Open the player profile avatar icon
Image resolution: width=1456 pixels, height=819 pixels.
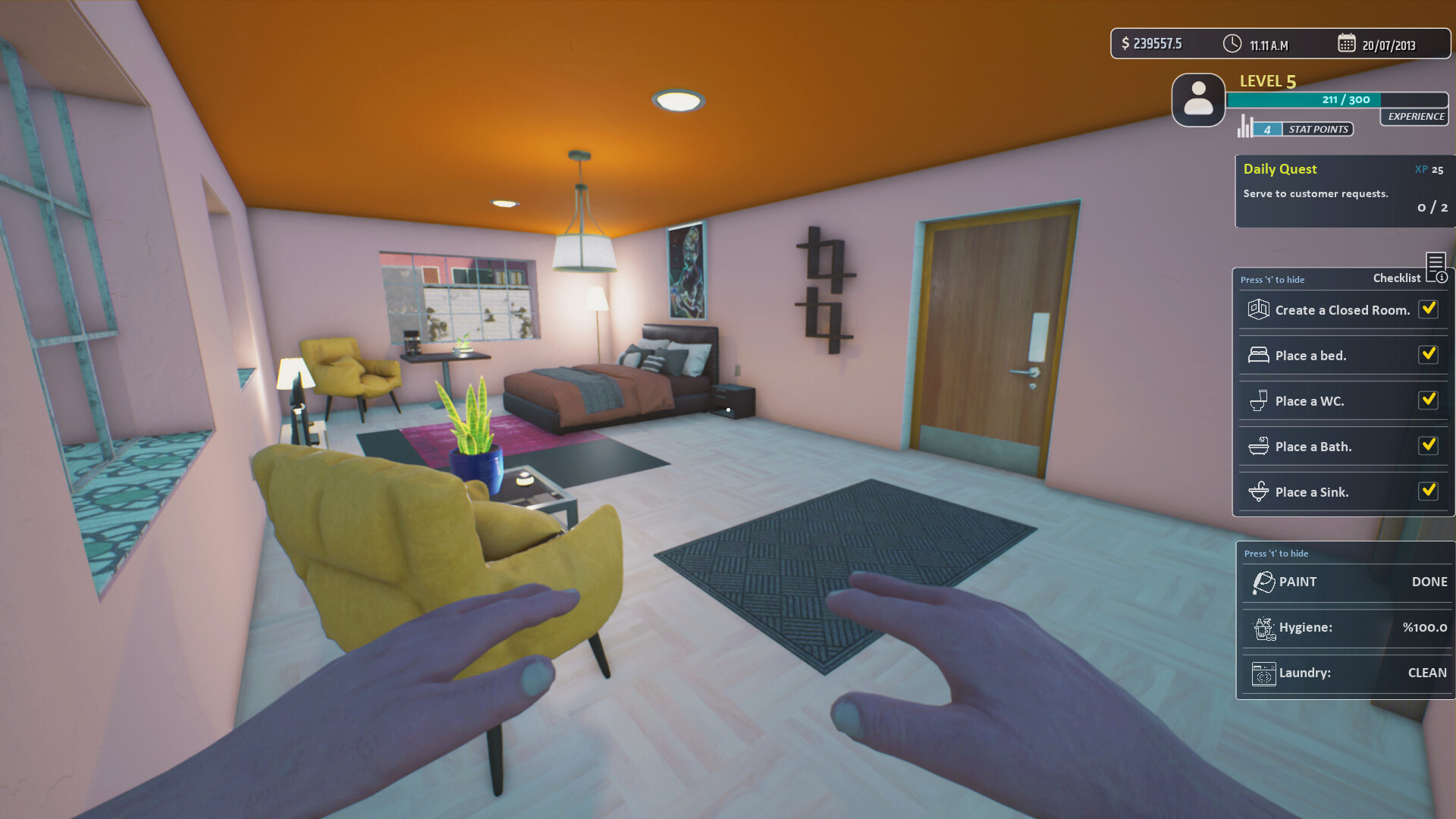click(1198, 100)
